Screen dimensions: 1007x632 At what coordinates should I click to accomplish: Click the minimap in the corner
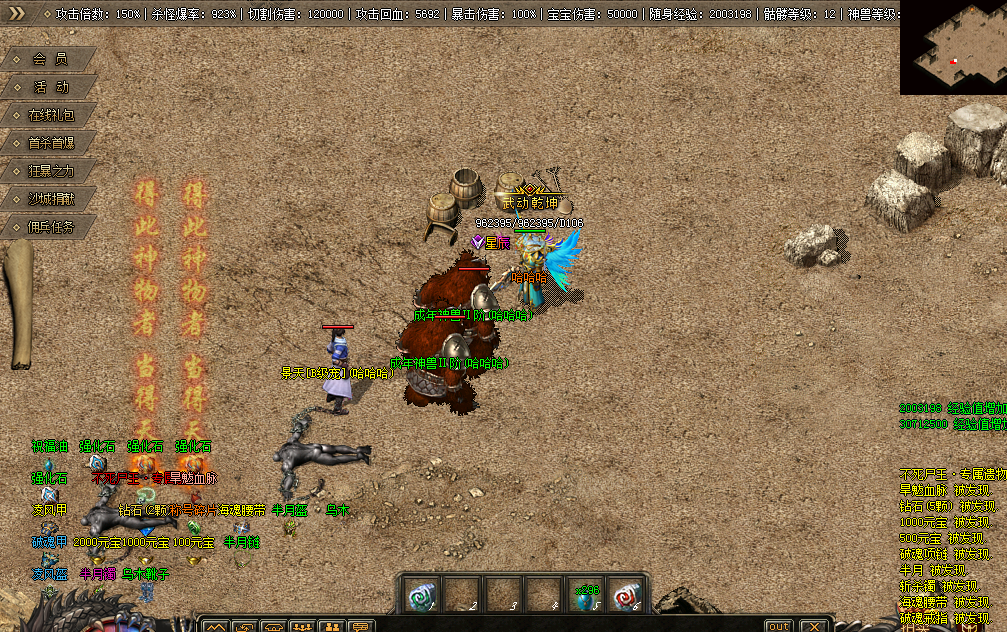tap(953, 48)
